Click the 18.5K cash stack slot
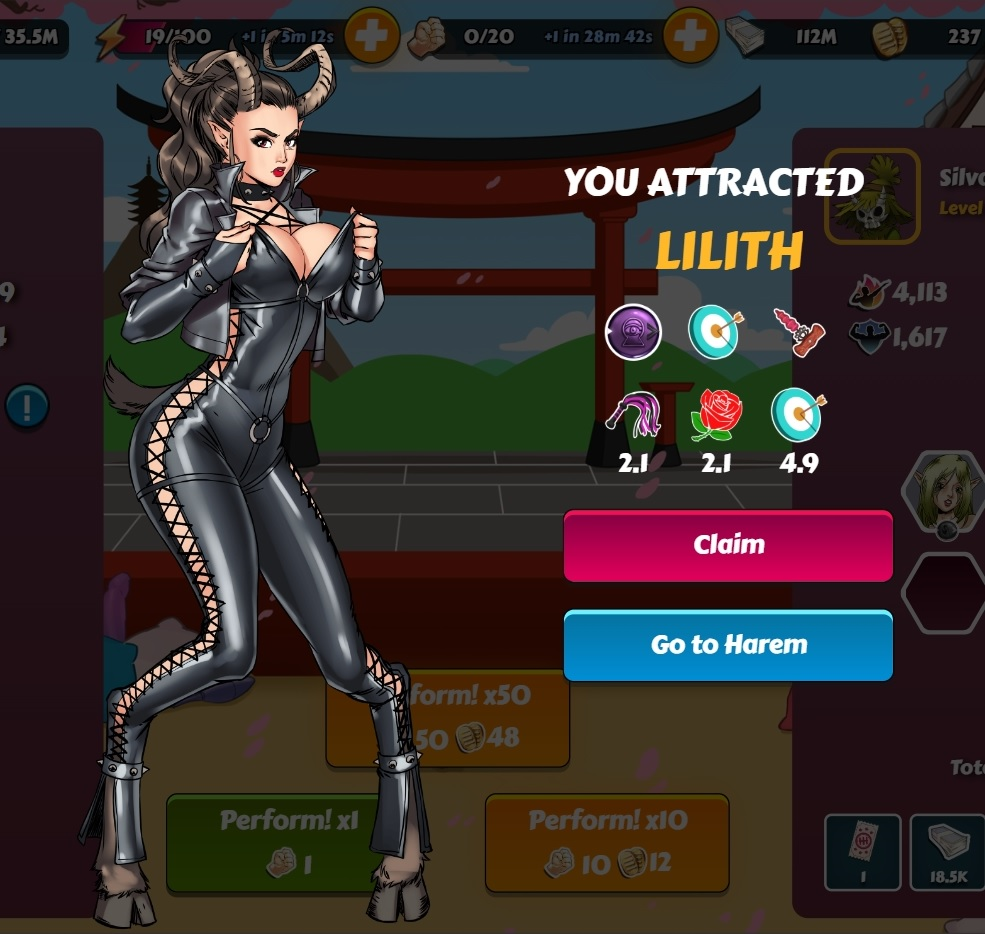985x934 pixels. pyautogui.click(x=947, y=851)
